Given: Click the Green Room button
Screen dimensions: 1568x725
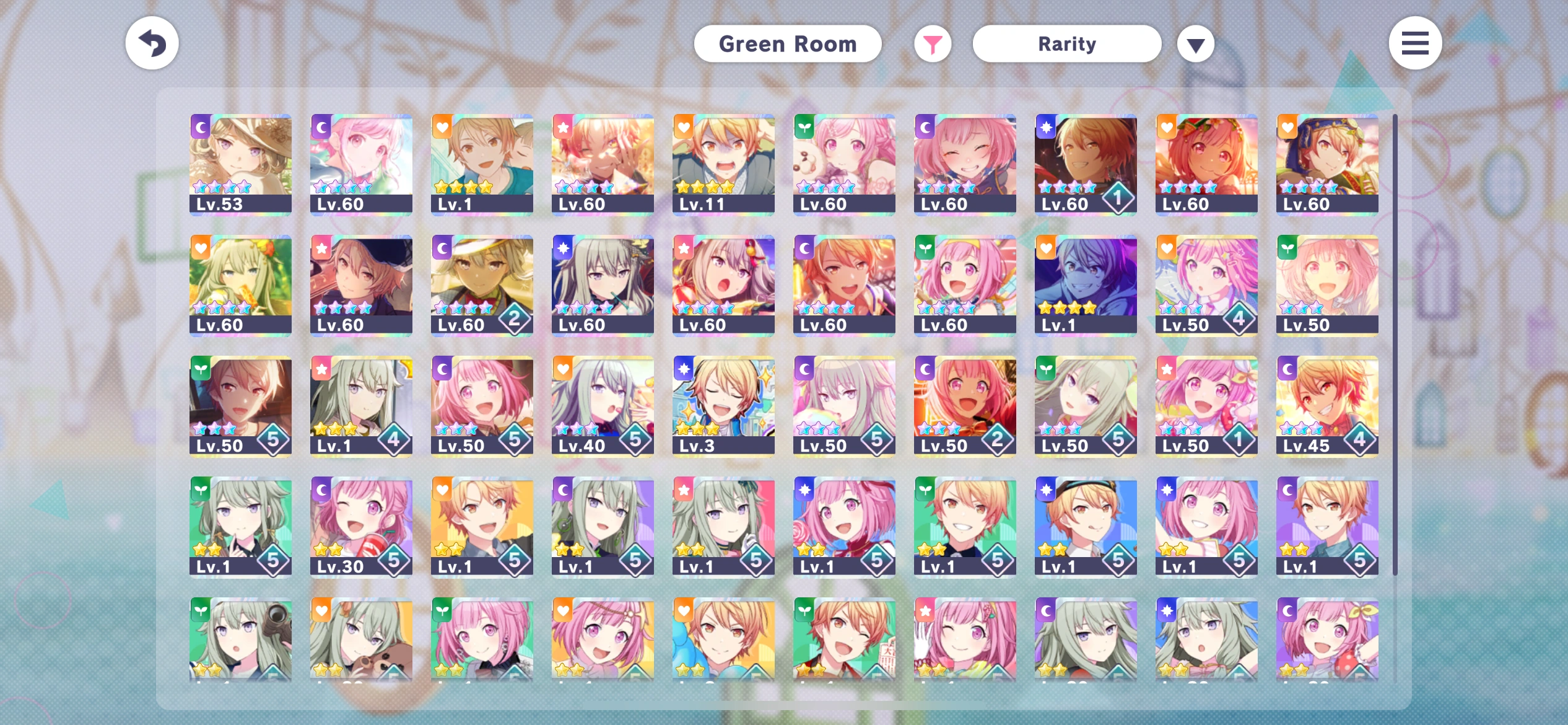Looking at the screenshot, I should pyautogui.click(x=788, y=43).
